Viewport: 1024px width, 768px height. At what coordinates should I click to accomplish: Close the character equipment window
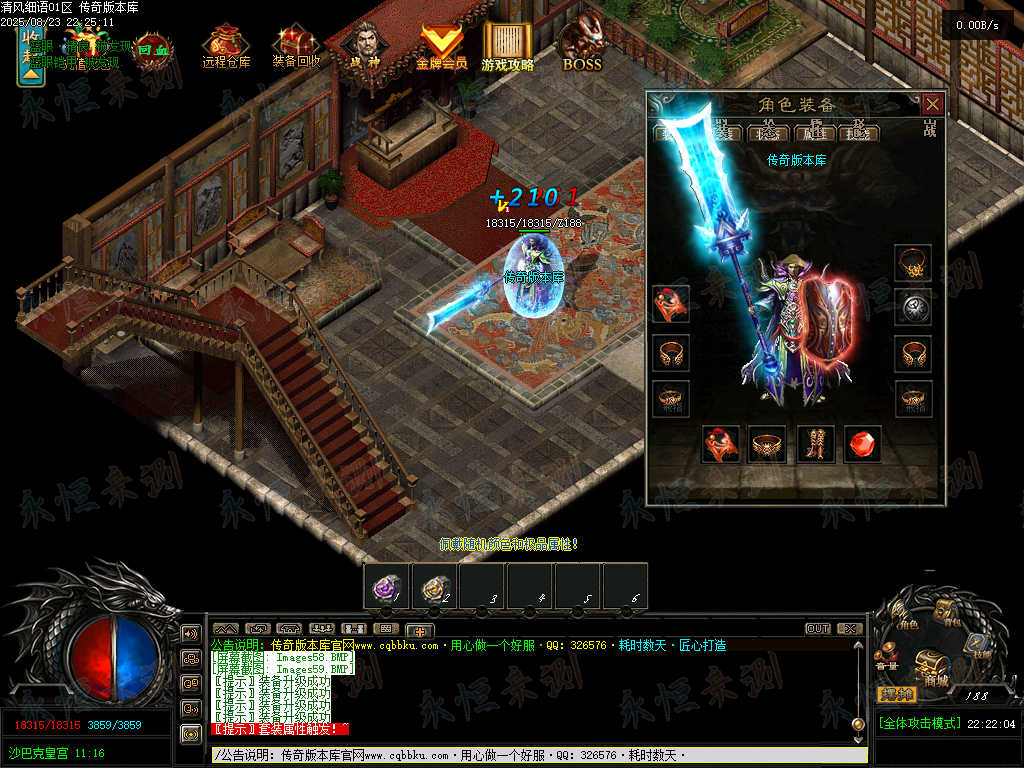point(932,104)
